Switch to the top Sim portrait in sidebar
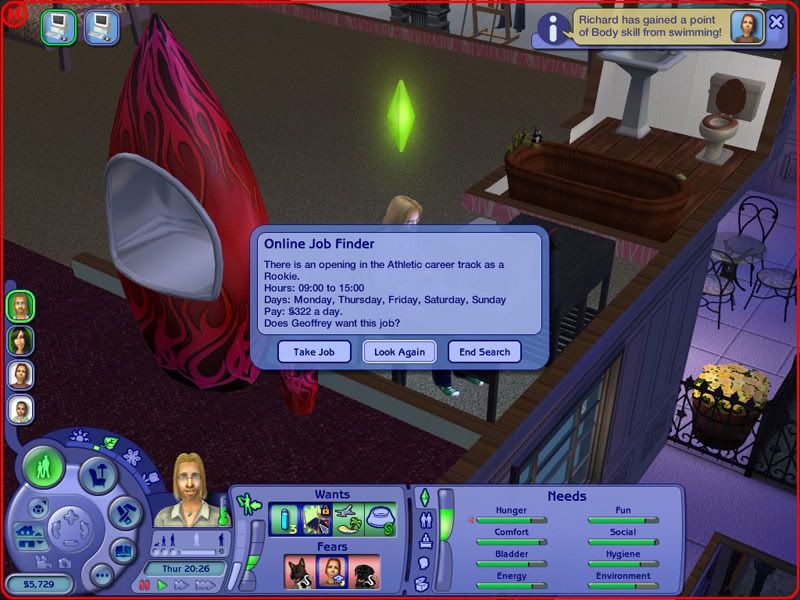 (20, 305)
